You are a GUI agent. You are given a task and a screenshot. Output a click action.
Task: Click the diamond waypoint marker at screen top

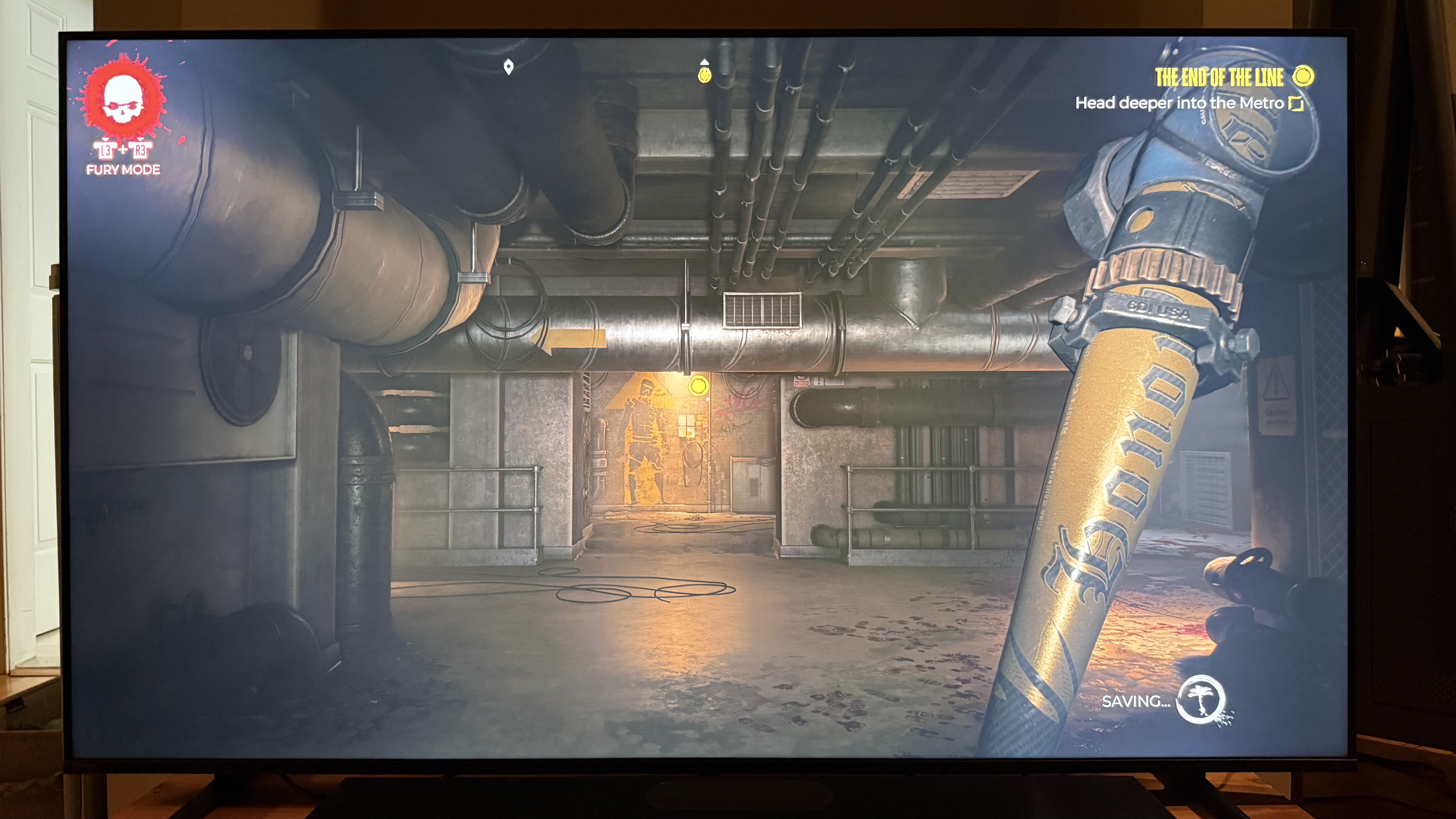tap(509, 67)
